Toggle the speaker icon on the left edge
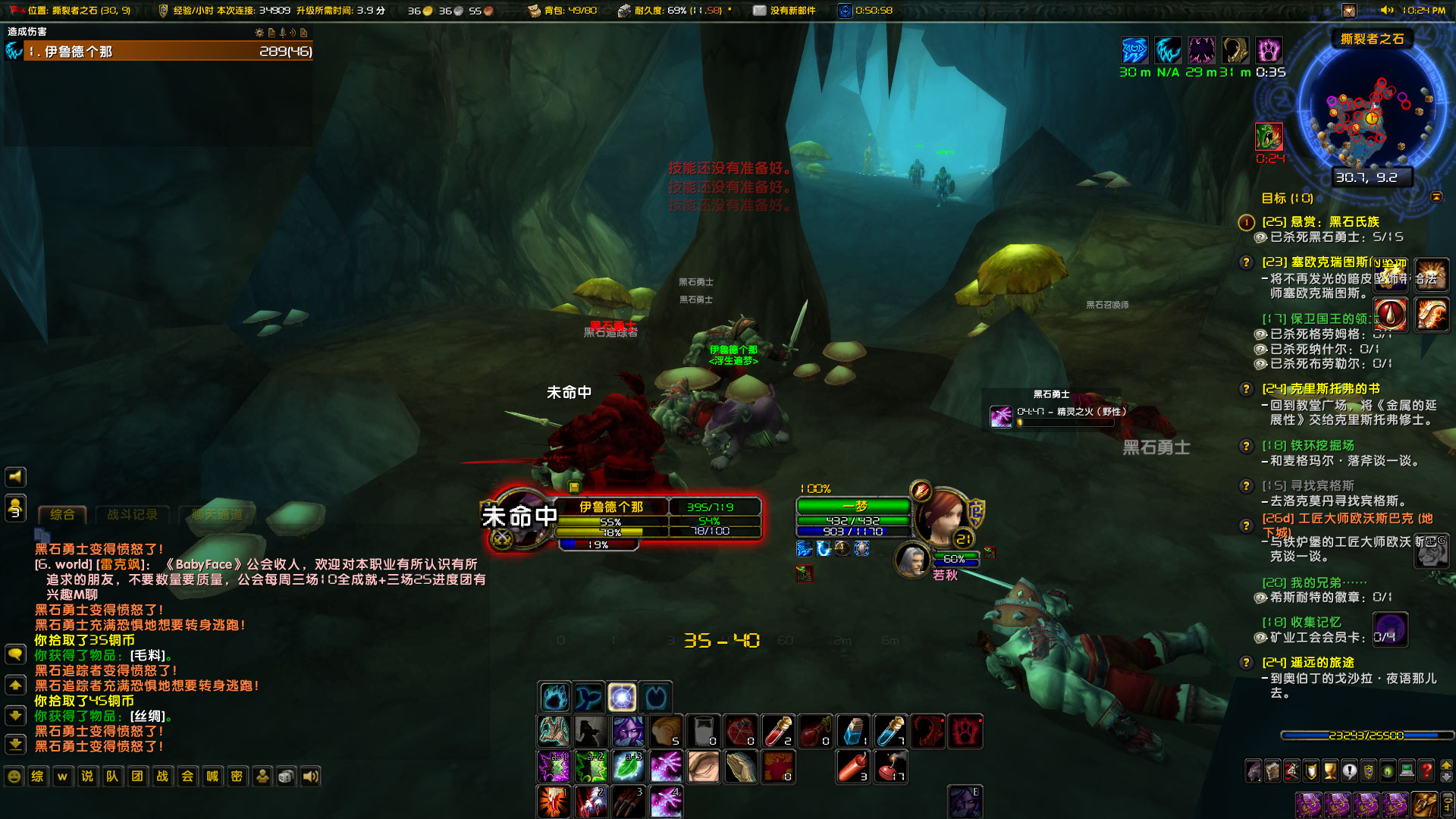This screenshot has width=1456, height=819. [15, 476]
